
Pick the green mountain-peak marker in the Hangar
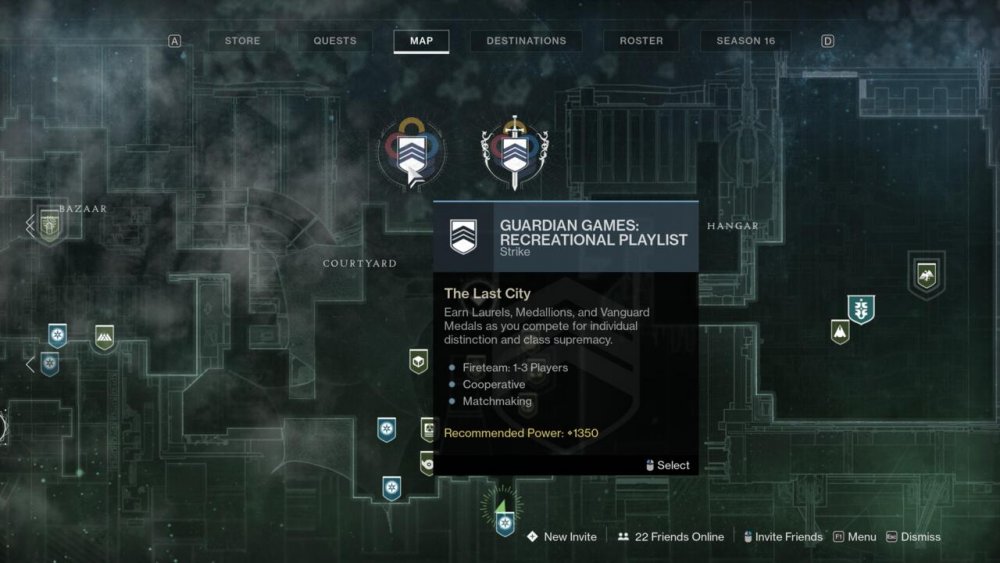click(x=840, y=331)
